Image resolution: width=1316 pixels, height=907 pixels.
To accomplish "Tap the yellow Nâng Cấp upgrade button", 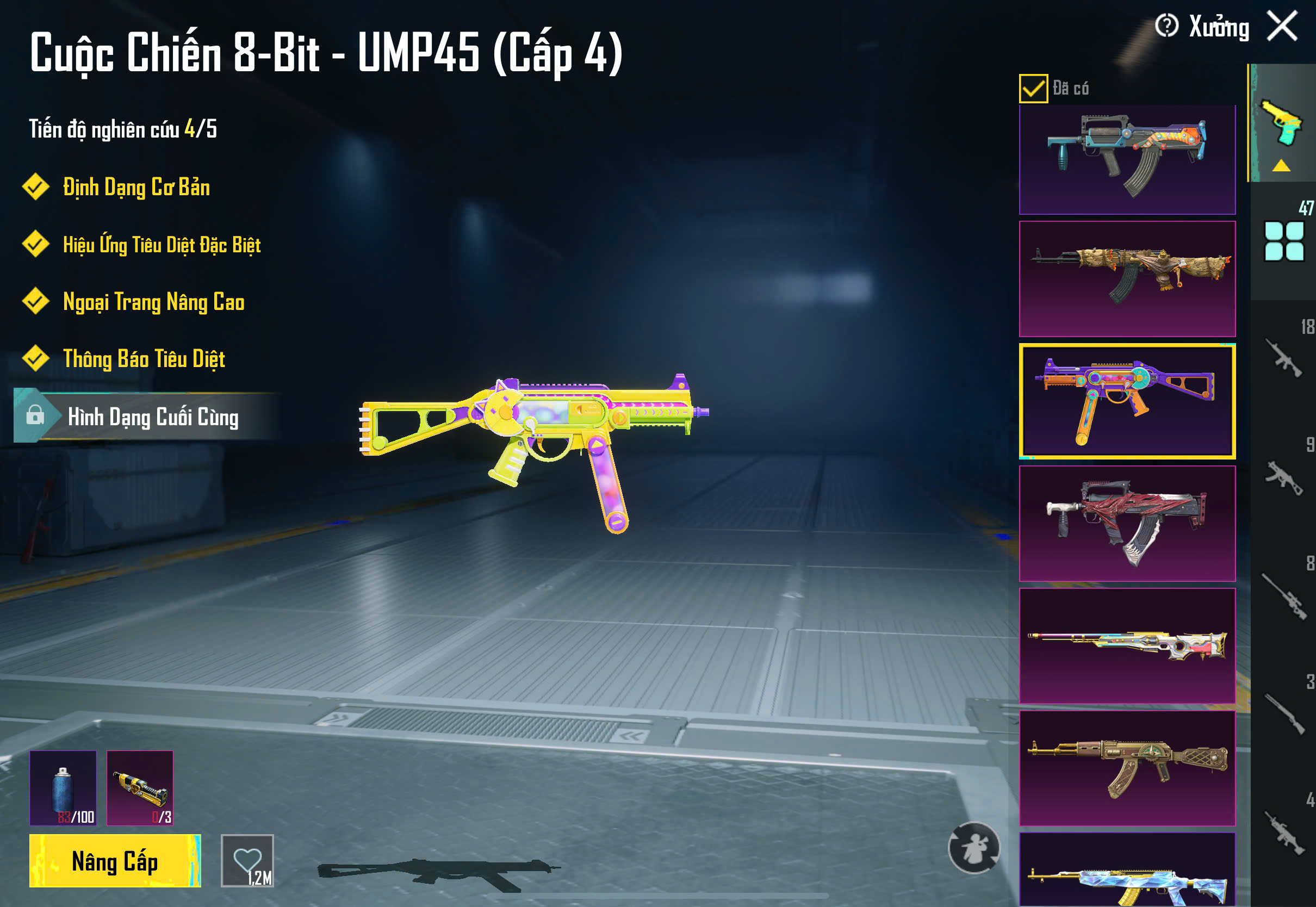I will pyautogui.click(x=115, y=860).
